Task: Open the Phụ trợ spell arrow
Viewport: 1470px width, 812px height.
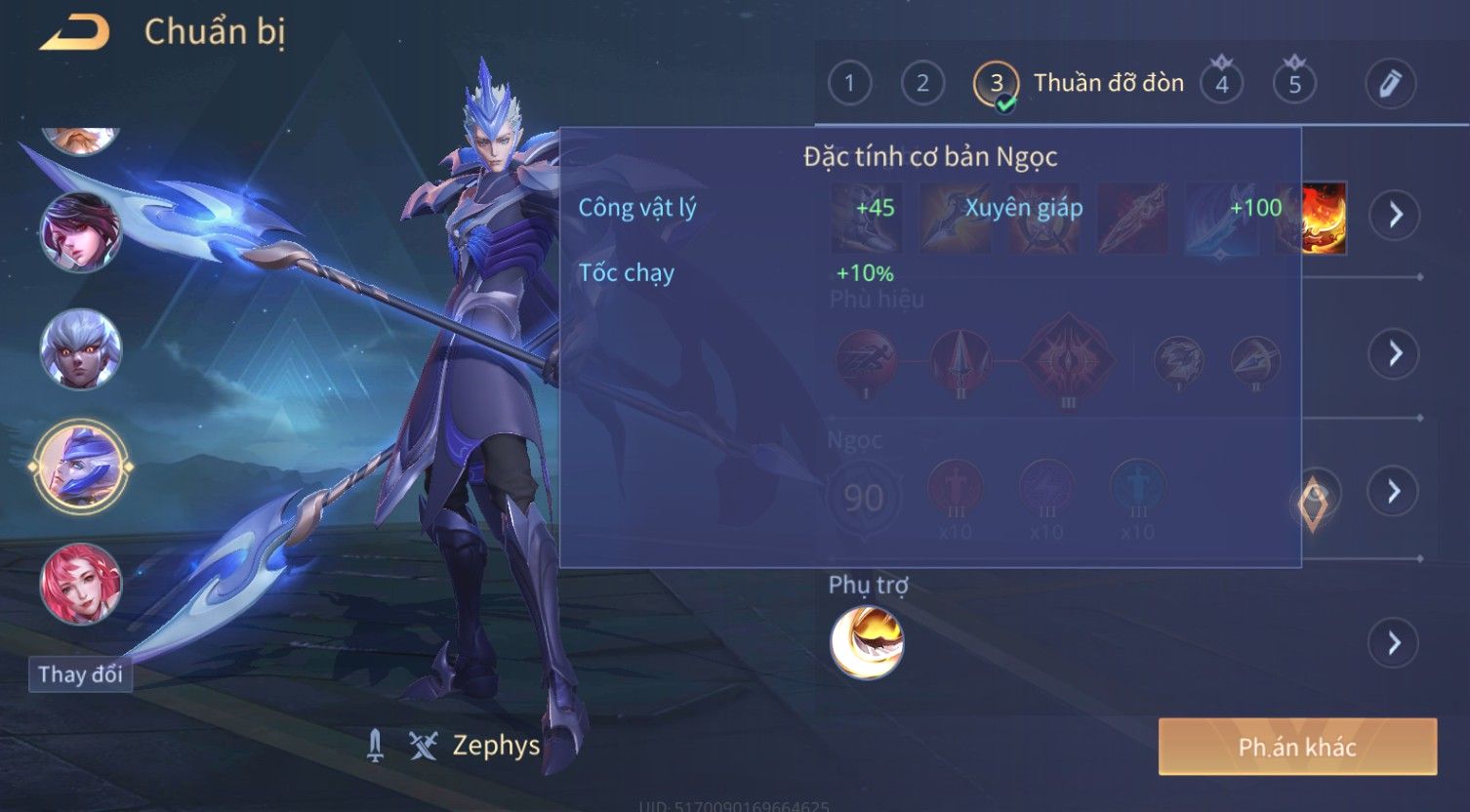Action: [x=1394, y=643]
